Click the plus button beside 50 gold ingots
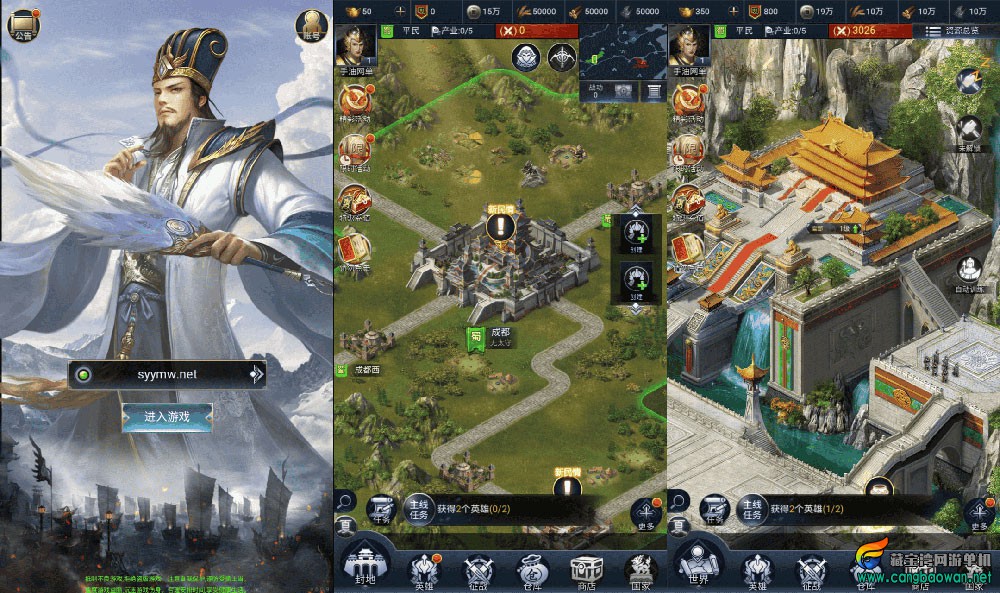1000x593 pixels. coord(399,11)
